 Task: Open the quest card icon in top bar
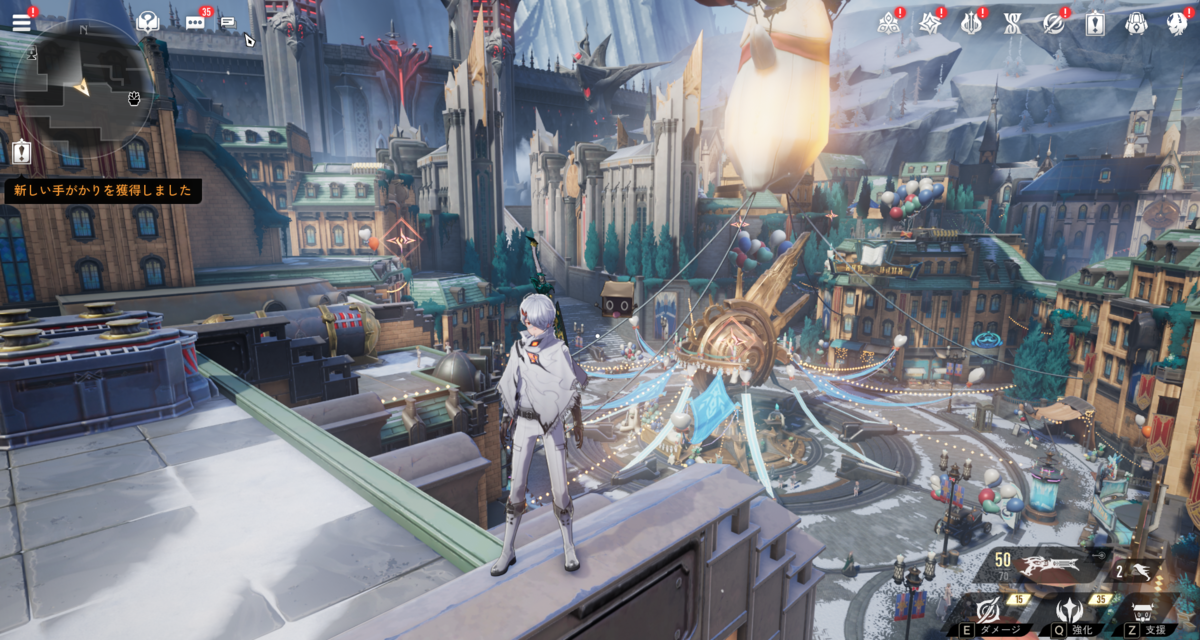click(1094, 23)
